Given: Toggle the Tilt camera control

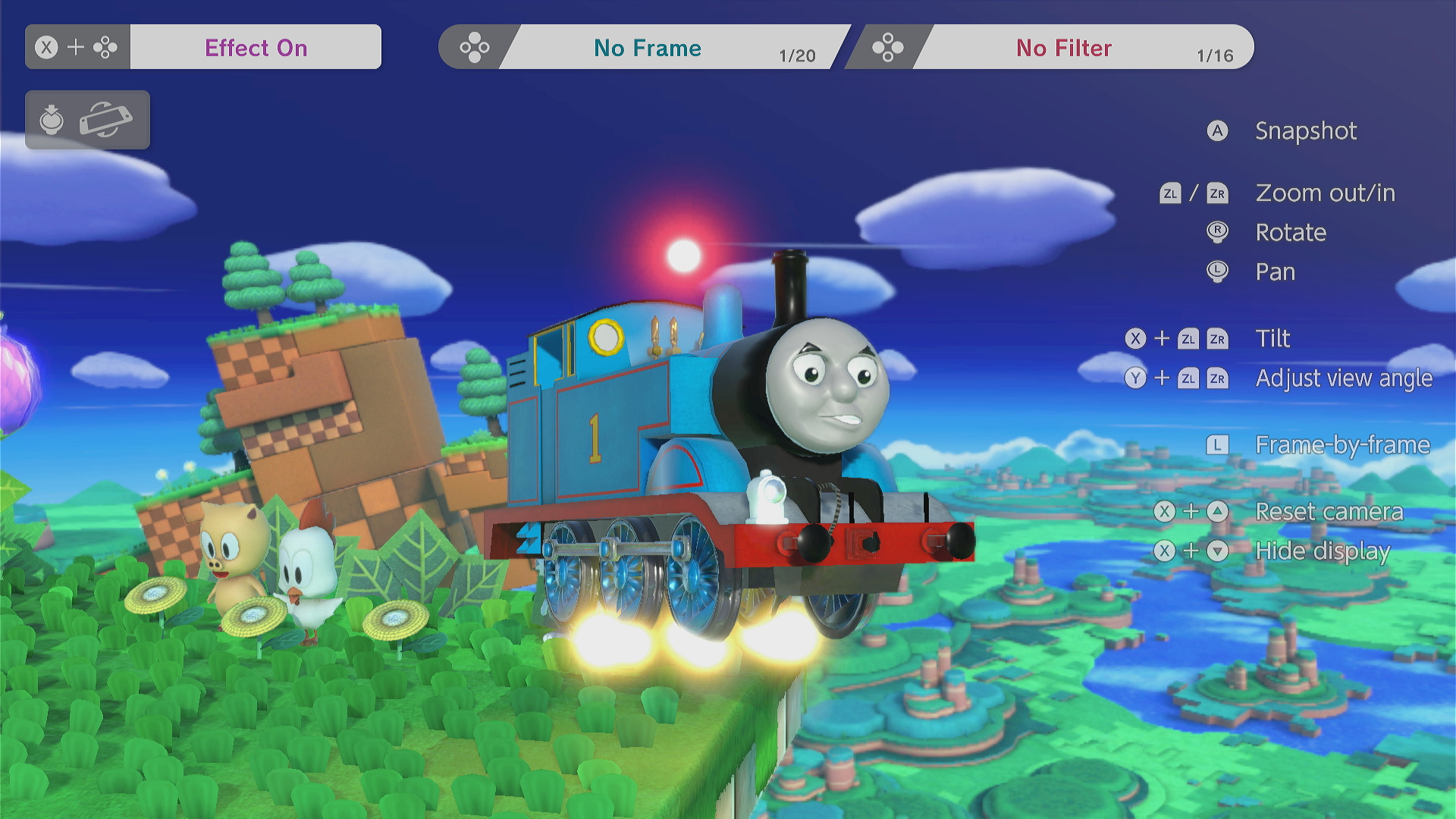Looking at the screenshot, I should point(1272,338).
